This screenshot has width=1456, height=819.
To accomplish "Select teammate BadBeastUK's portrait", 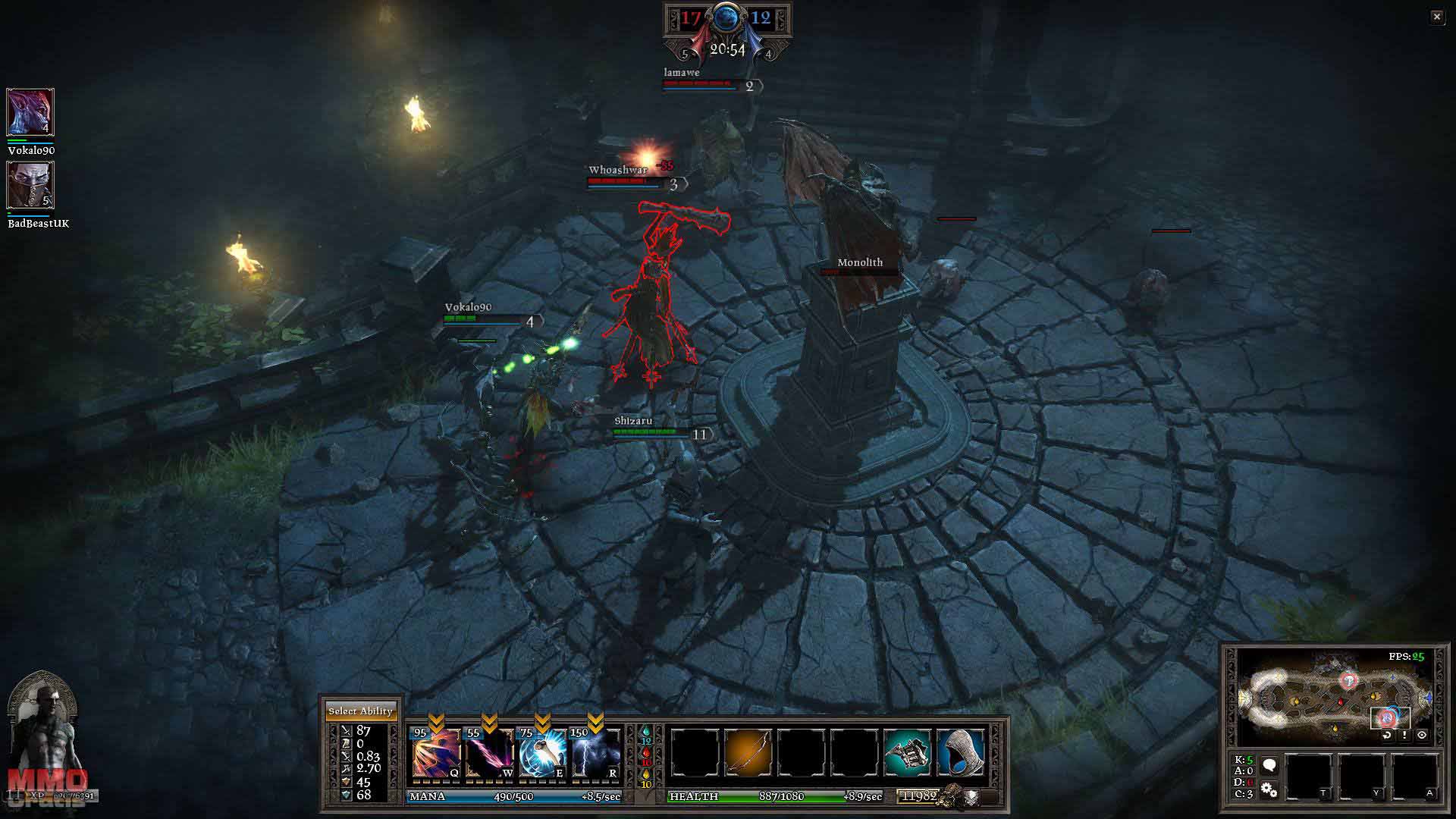I will click(30, 185).
